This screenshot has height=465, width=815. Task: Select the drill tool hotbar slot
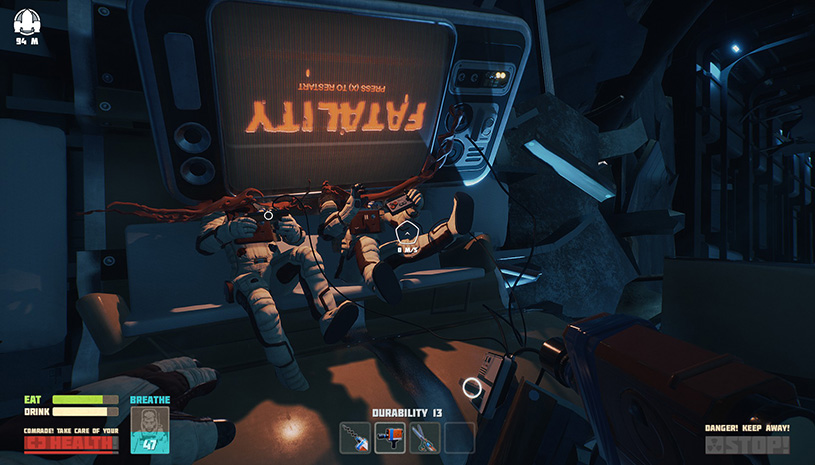coord(355,437)
